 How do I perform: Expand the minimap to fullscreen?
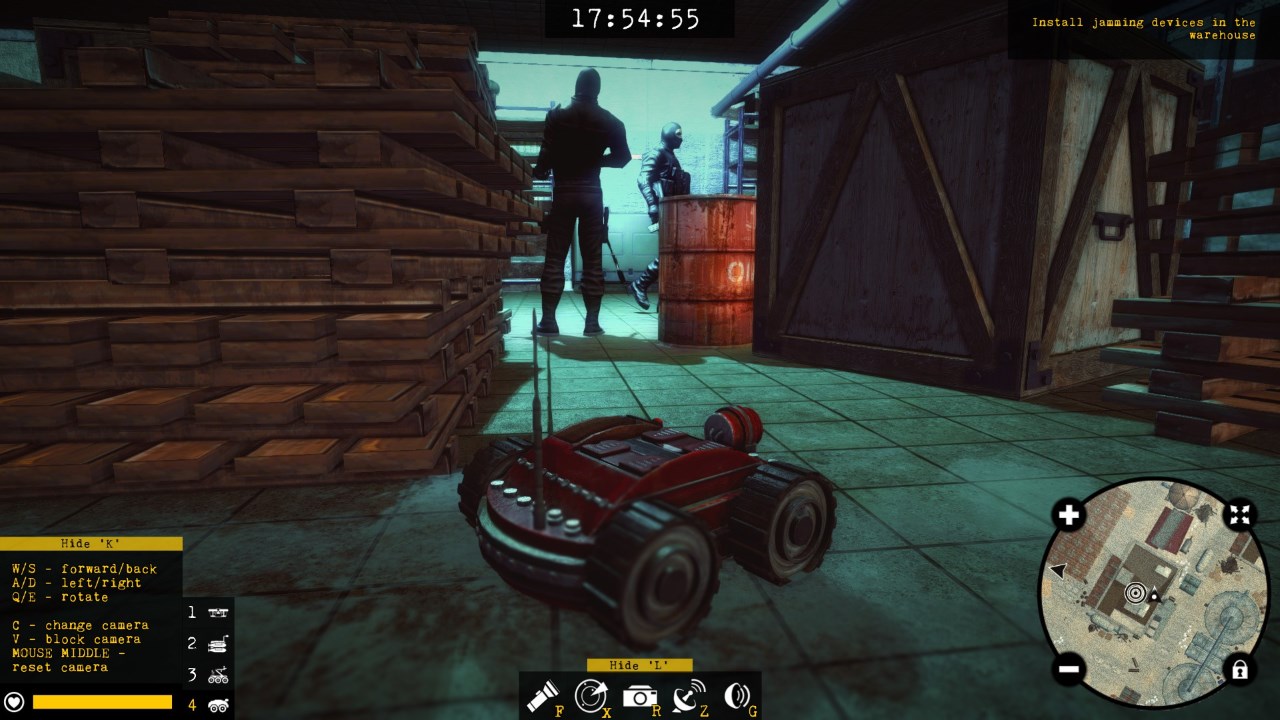(1238, 515)
